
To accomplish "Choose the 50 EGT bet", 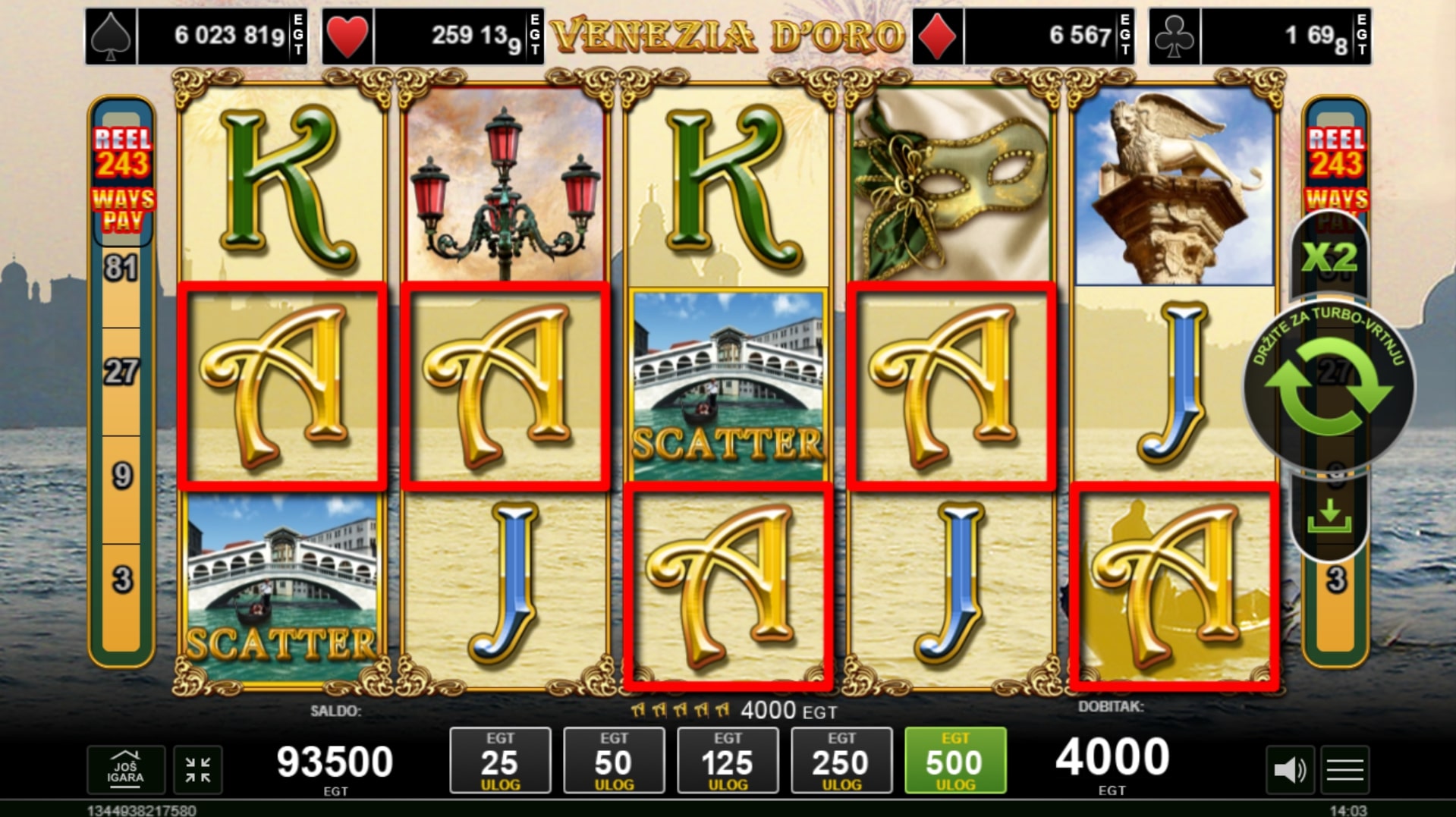I will [614, 760].
